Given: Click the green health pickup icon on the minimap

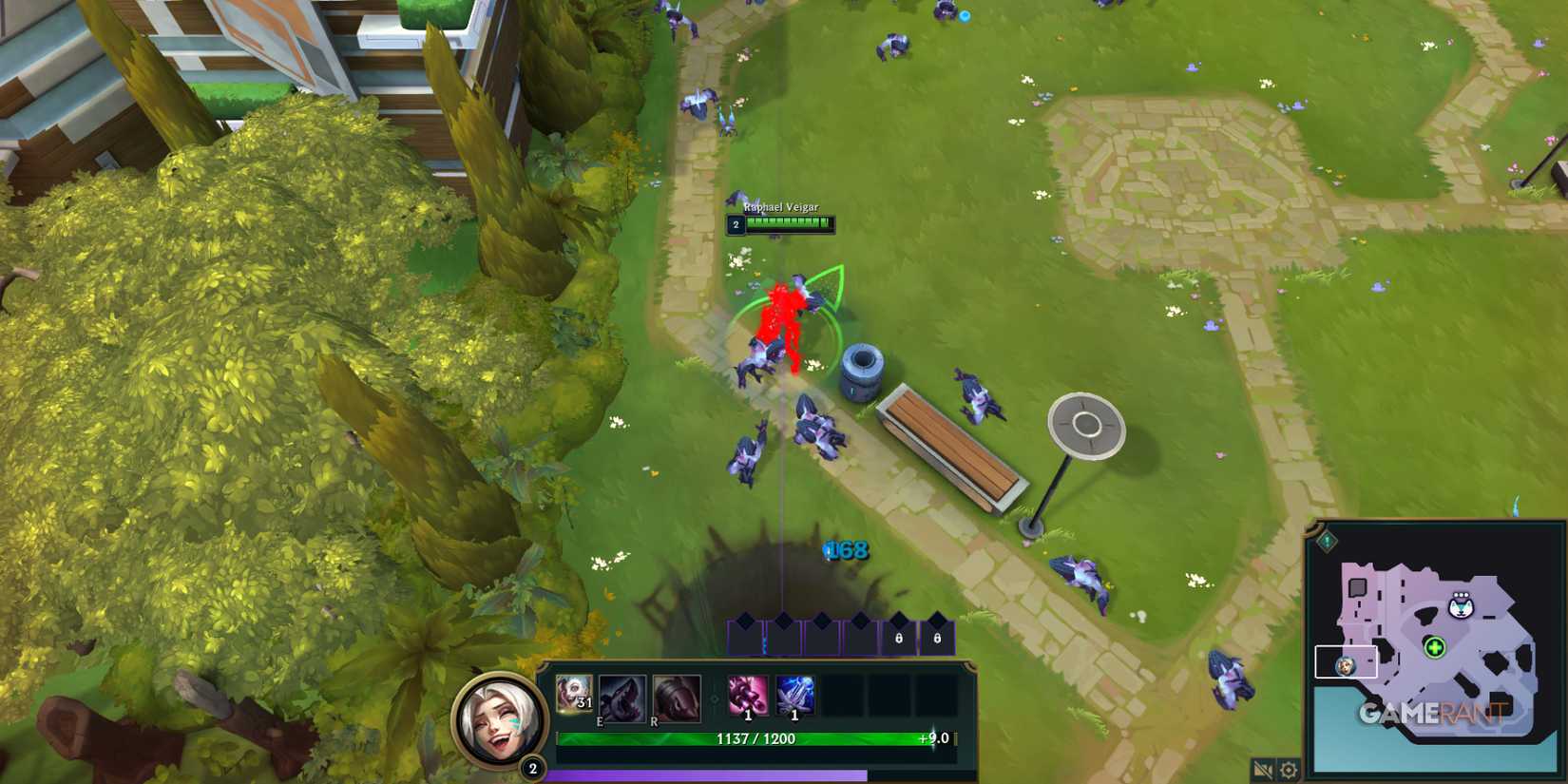Looking at the screenshot, I should pos(1435,647).
